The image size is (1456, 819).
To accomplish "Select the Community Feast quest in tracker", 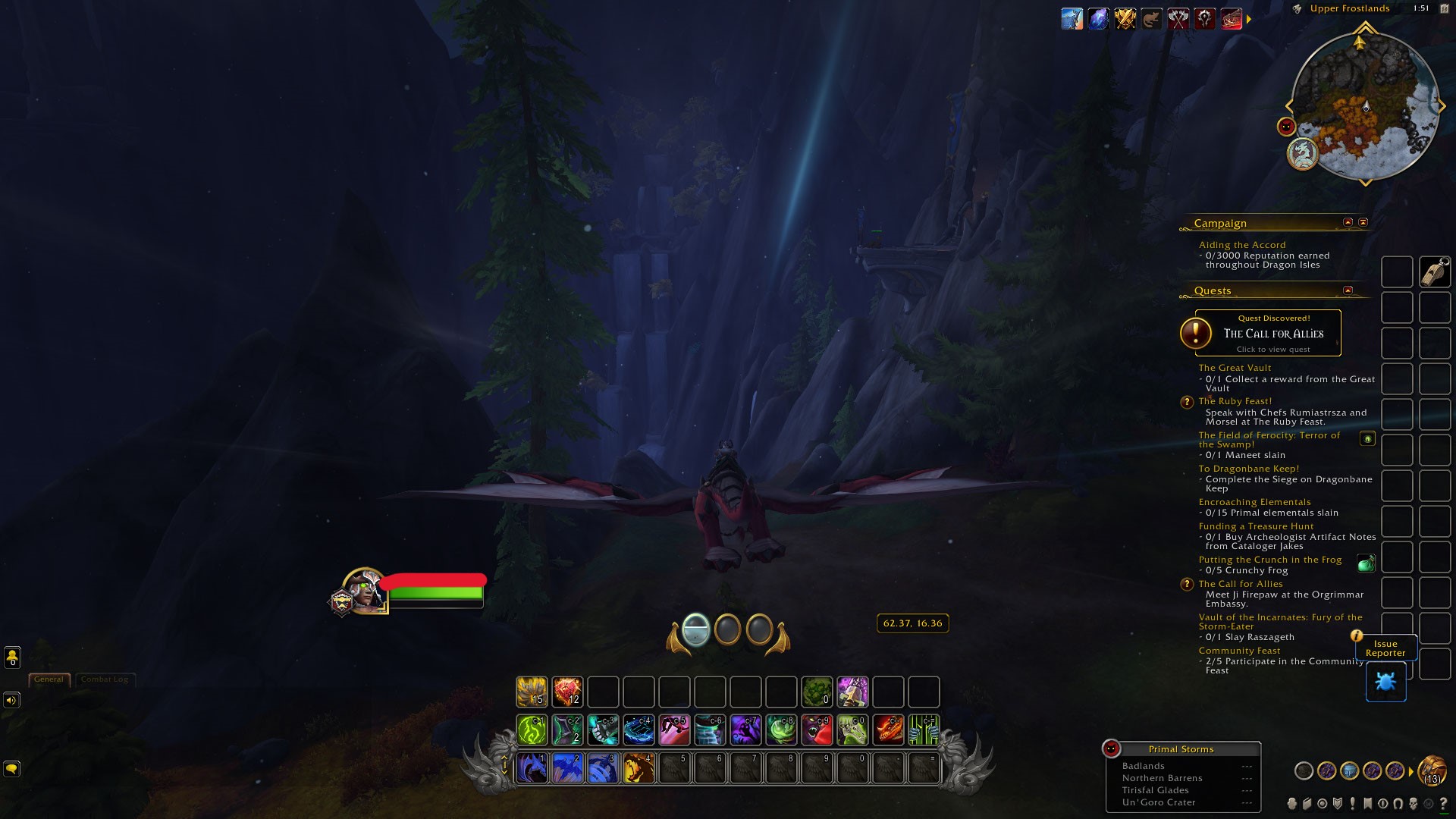I will (1239, 651).
